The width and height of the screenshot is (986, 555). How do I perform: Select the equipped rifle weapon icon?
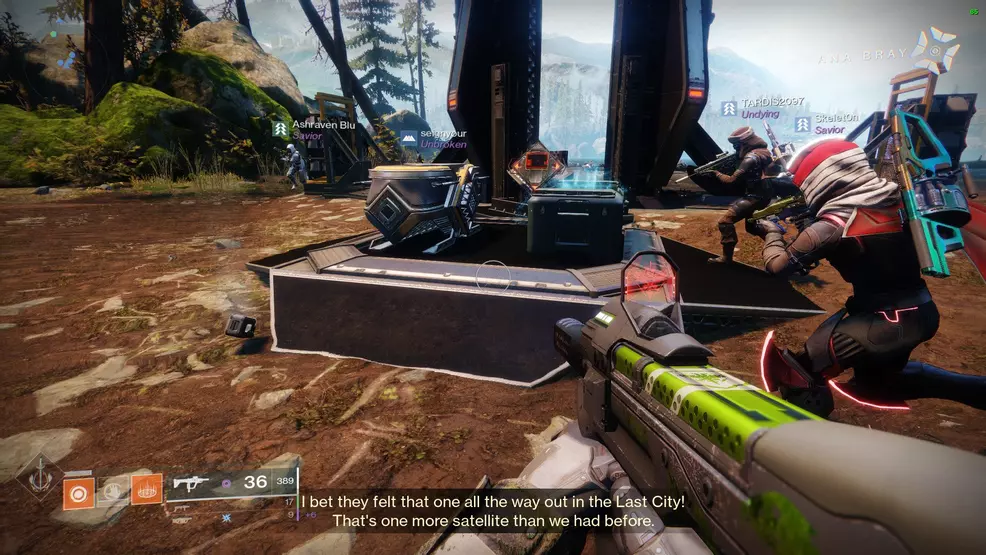coord(191,483)
